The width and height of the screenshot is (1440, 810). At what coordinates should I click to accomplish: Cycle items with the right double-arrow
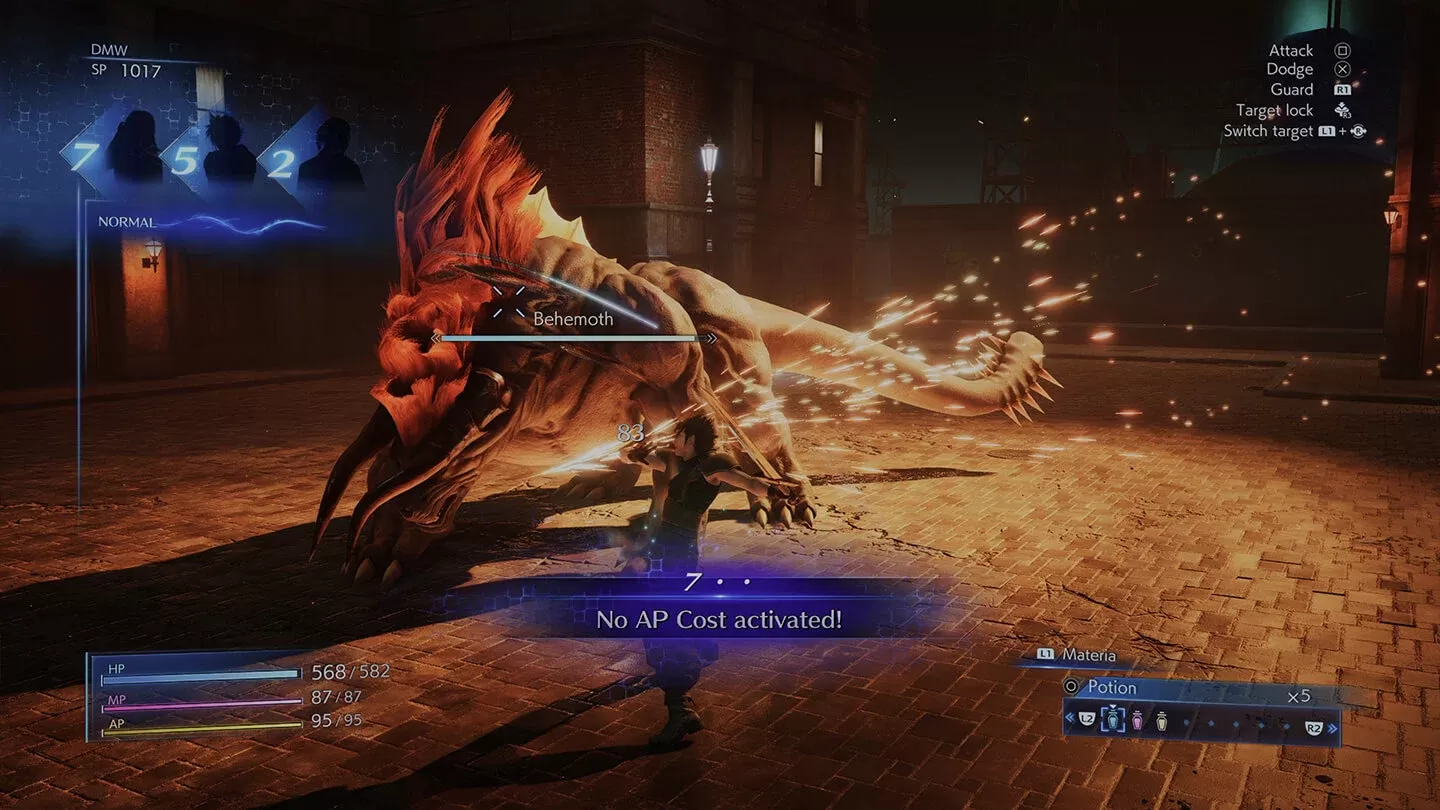click(1333, 728)
